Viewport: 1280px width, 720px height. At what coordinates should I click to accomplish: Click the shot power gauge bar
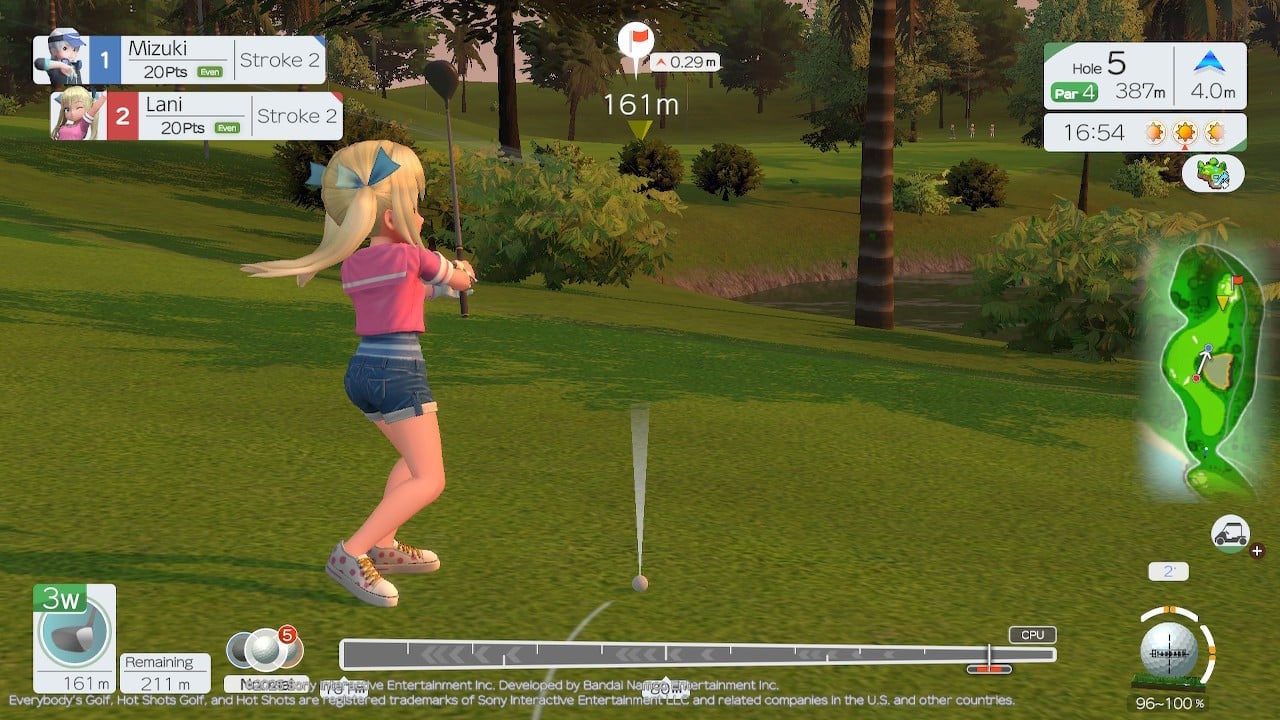(x=697, y=655)
